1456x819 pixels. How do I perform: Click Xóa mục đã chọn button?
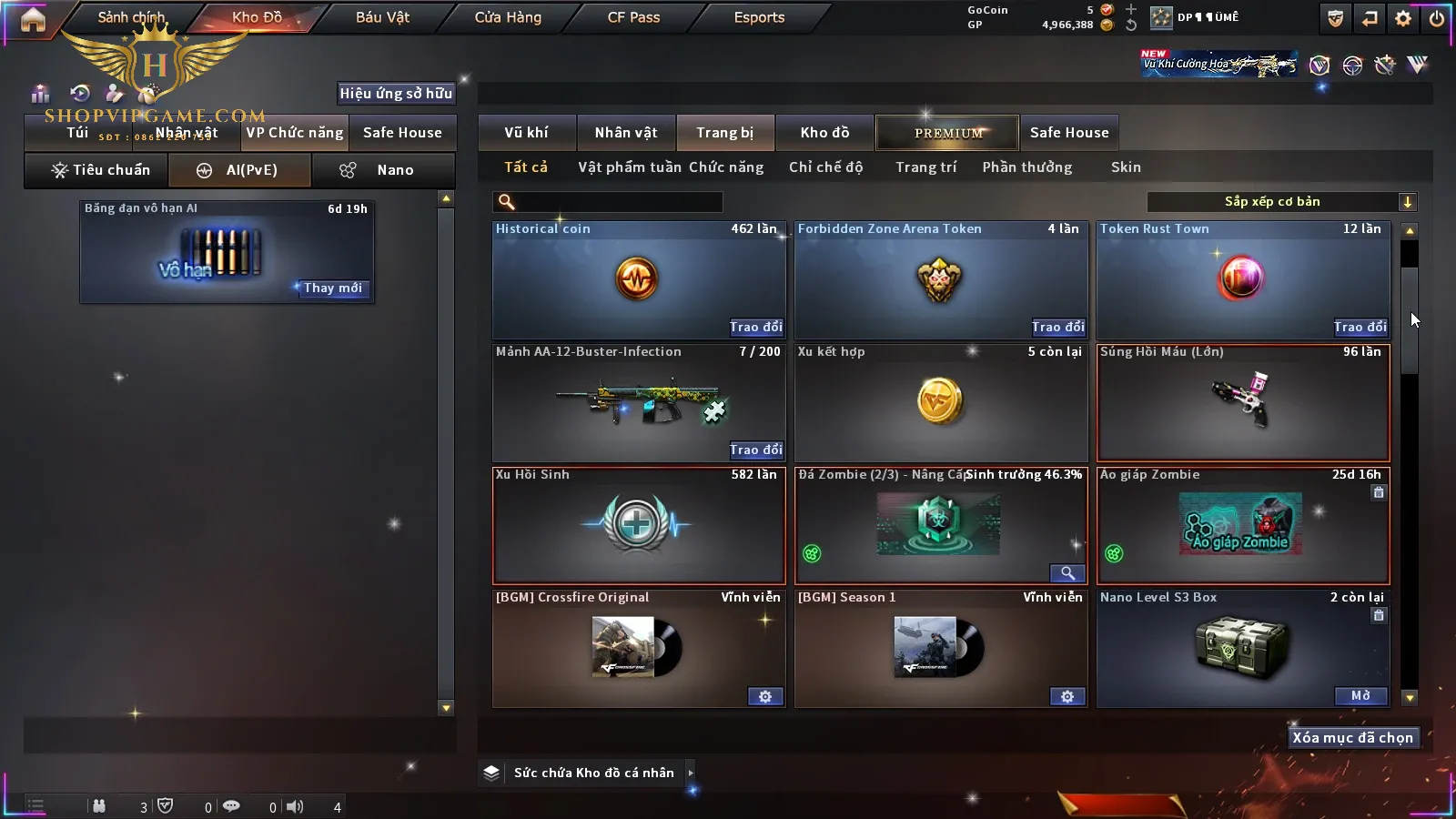[x=1352, y=738]
